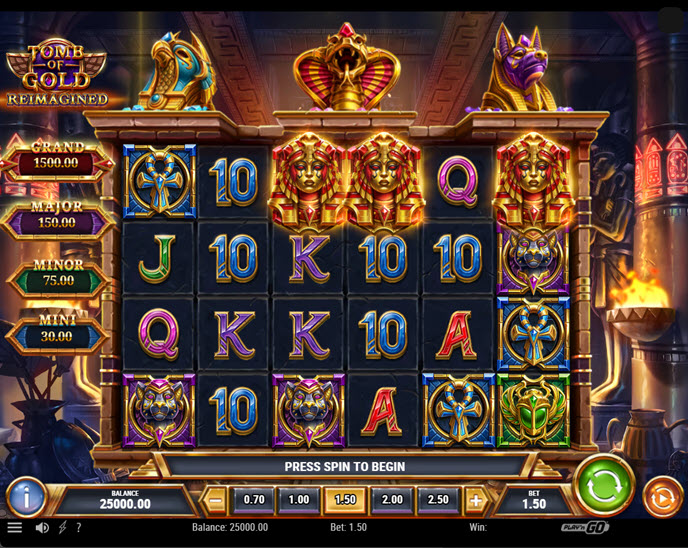Select the 0.70 bet value
Screen dimensions: 688x548
click(254, 499)
